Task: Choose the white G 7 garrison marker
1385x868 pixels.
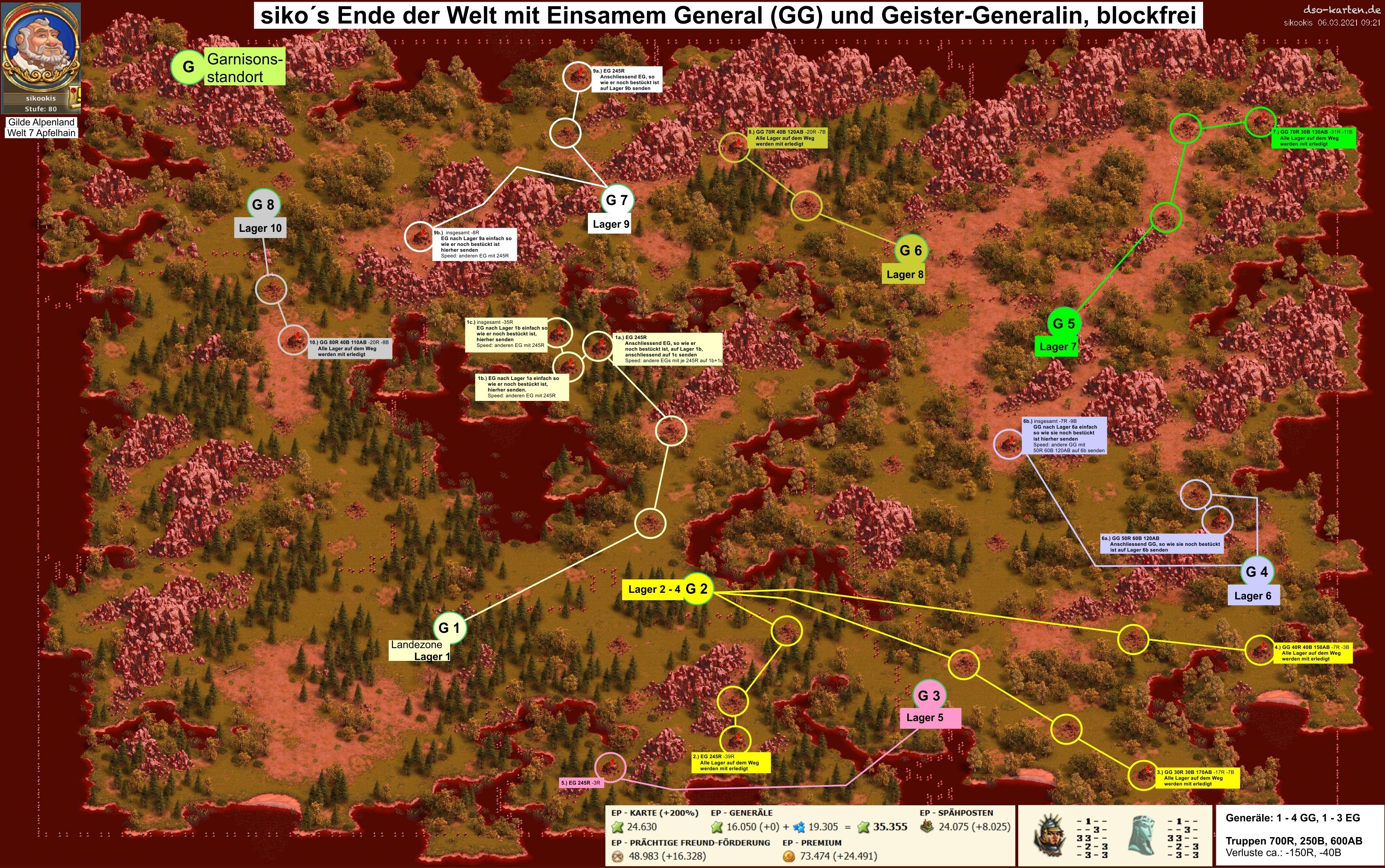Action: pos(617,200)
